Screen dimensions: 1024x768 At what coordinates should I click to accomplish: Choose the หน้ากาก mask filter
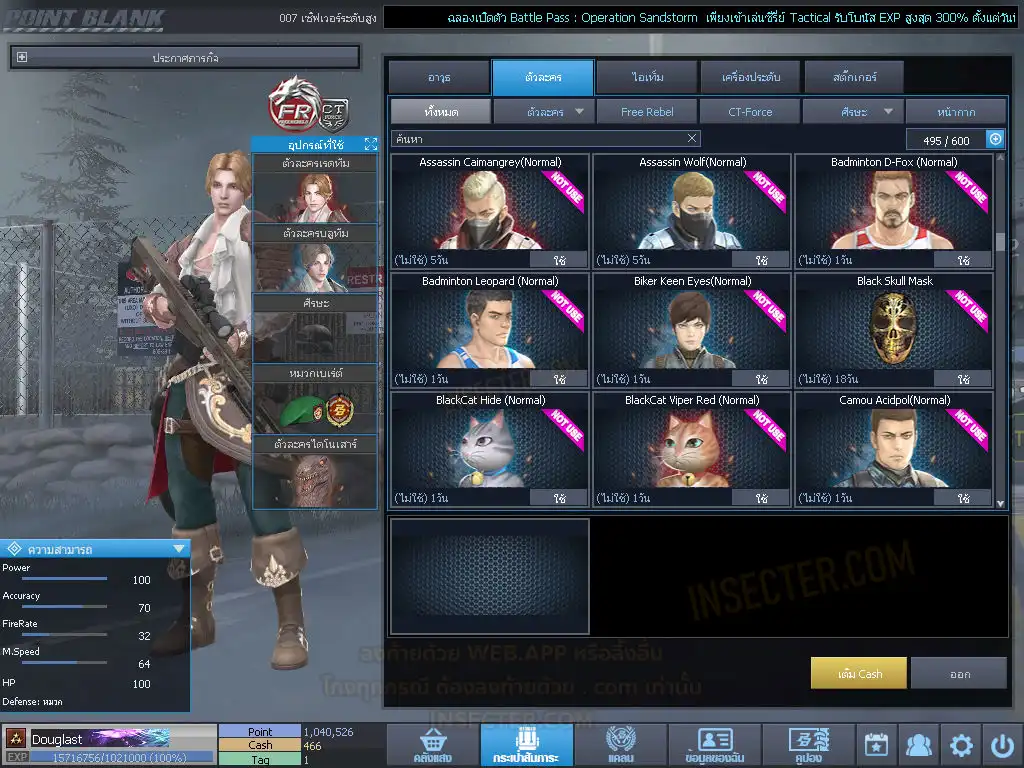point(956,112)
